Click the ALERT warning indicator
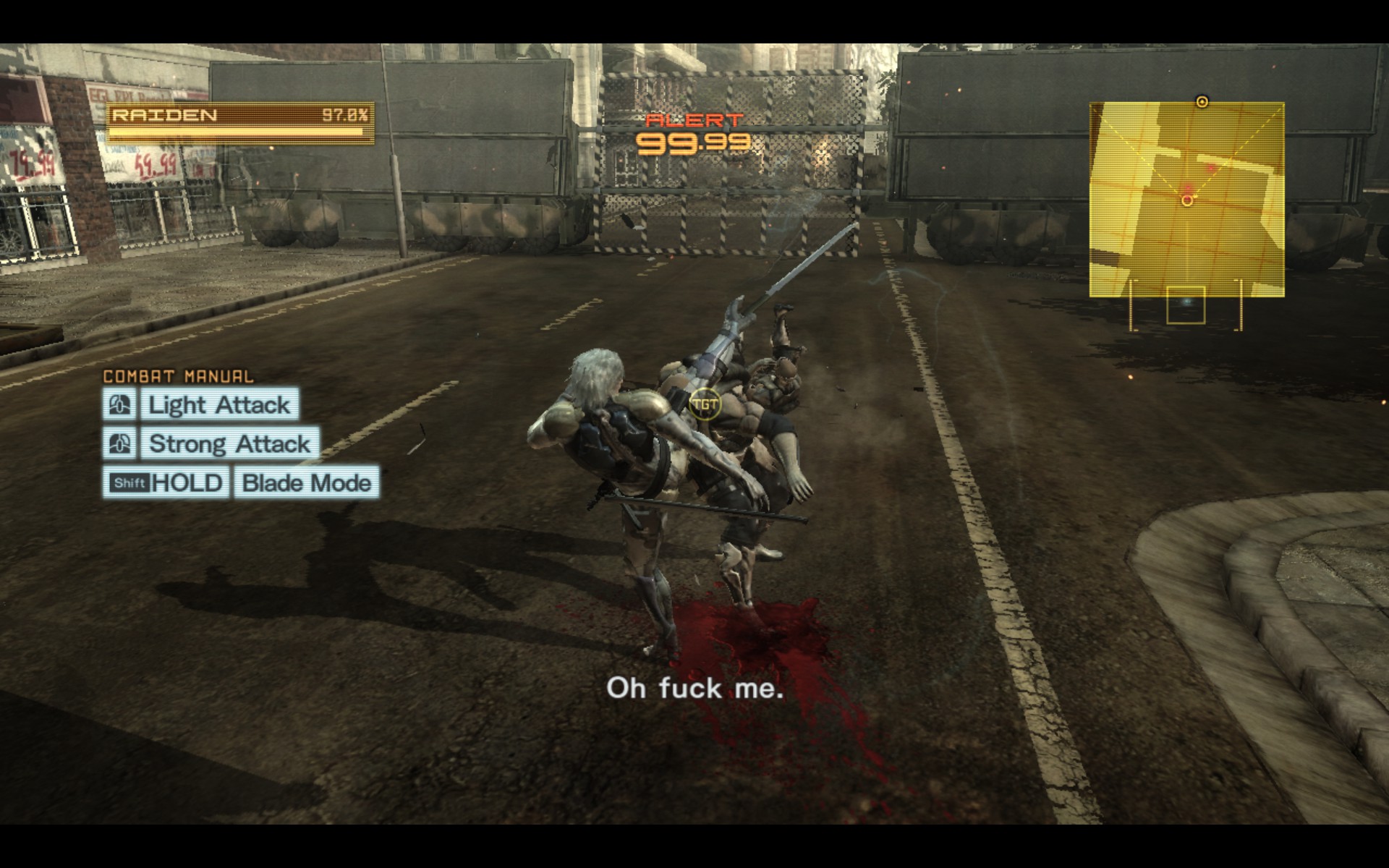Image resolution: width=1389 pixels, height=868 pixels. point(693,120)
